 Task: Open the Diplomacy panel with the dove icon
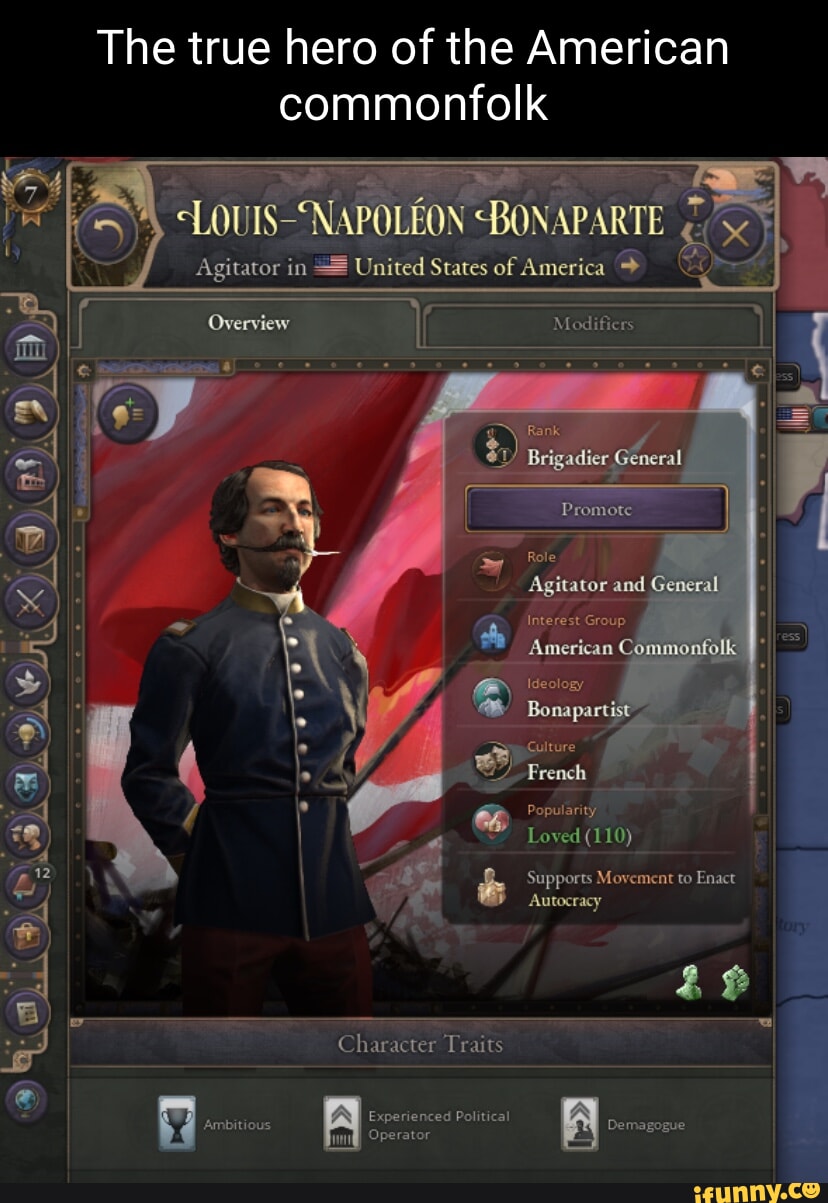coord(26,684)
